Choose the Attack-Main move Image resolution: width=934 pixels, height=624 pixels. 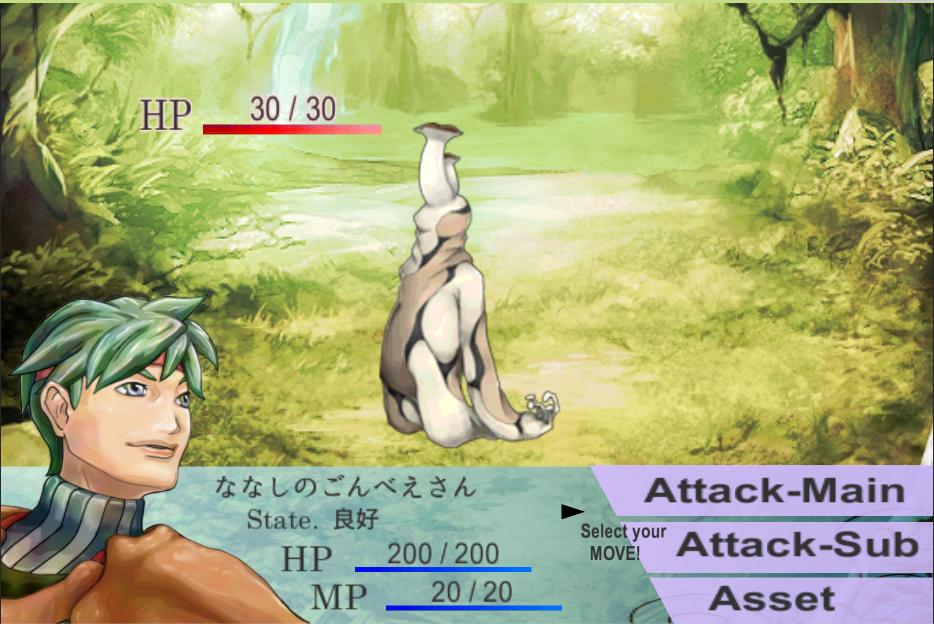pyautogui.click(x=773, y=491)
